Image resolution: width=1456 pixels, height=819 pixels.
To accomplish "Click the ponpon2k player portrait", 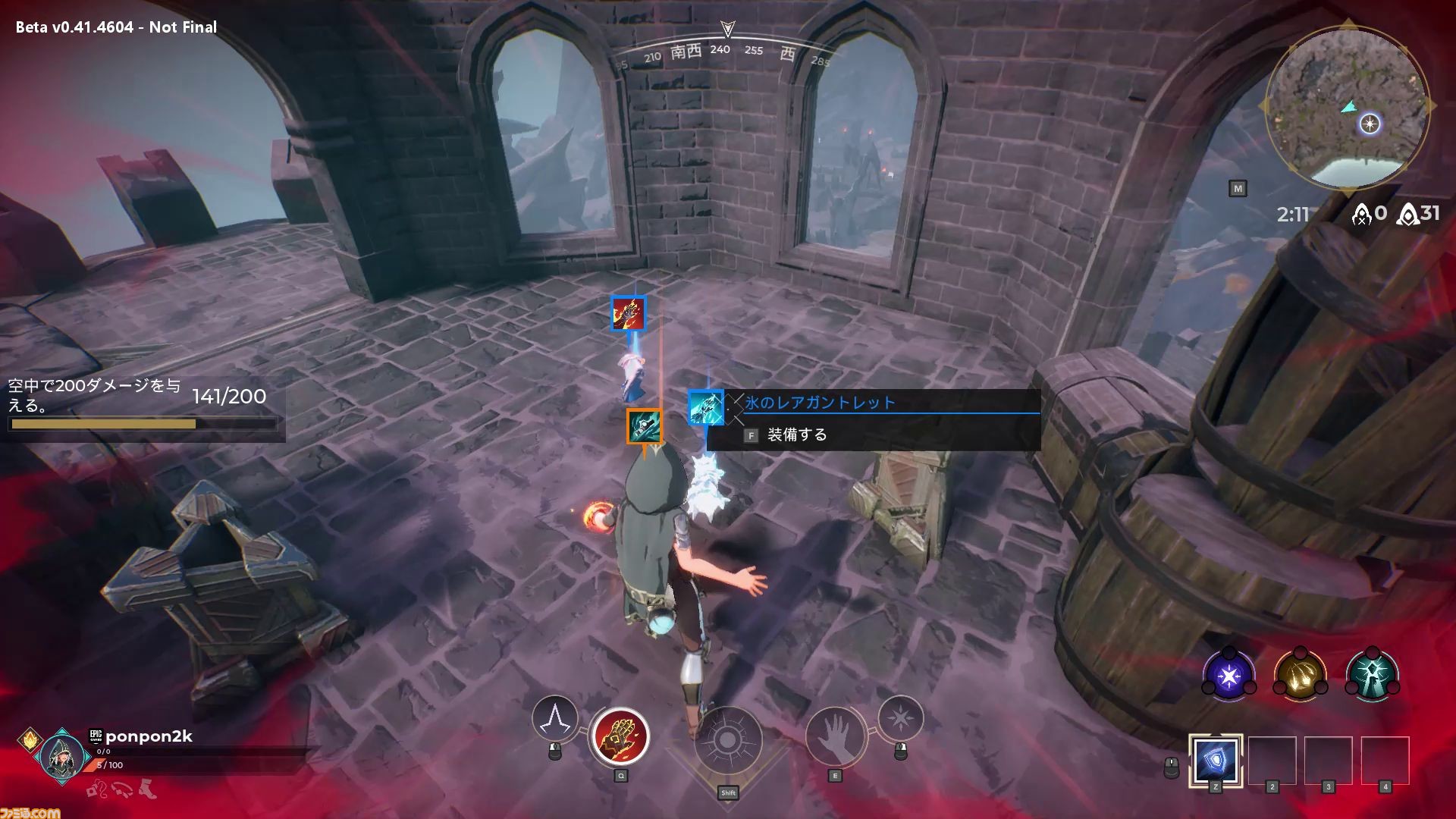I will click(61, 755).
